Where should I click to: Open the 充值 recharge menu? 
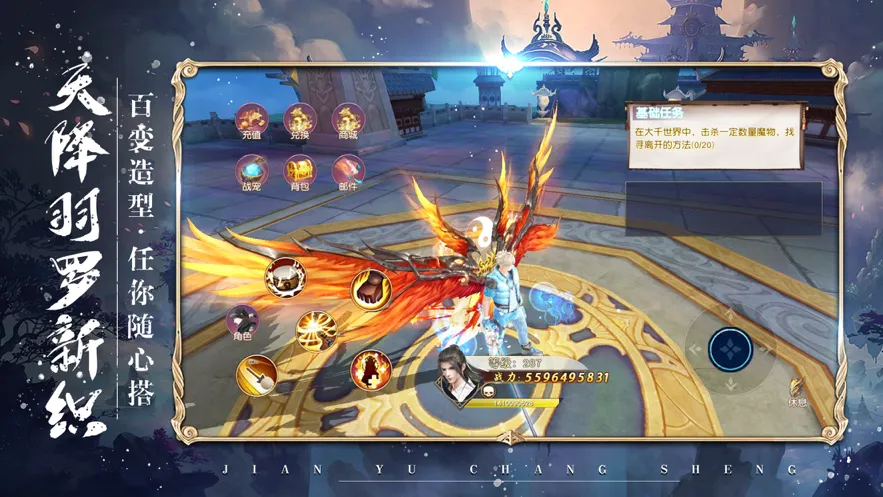tap(250, 121)
